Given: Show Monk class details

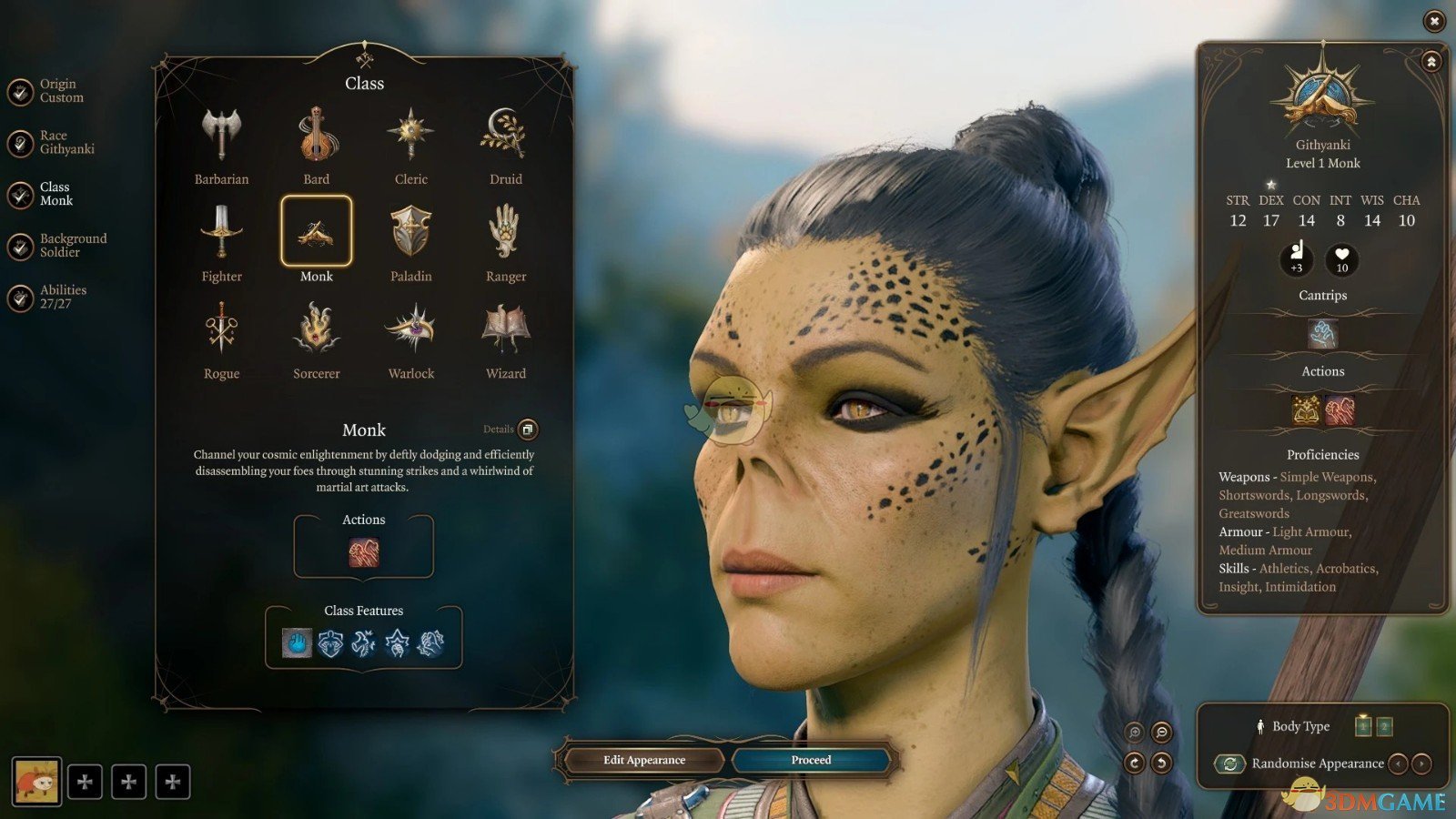Looking at the screenshot, I should pos(527,430).
